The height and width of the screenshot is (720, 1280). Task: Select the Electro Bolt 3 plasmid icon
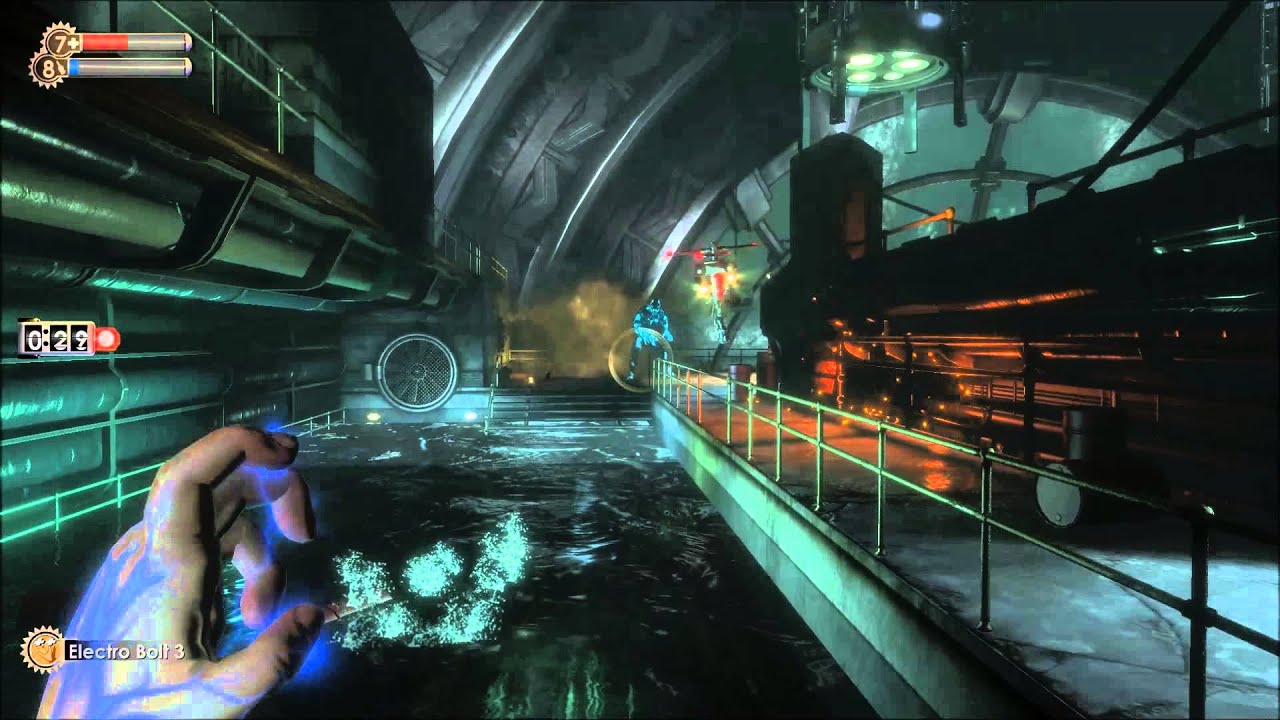[42, 649]
